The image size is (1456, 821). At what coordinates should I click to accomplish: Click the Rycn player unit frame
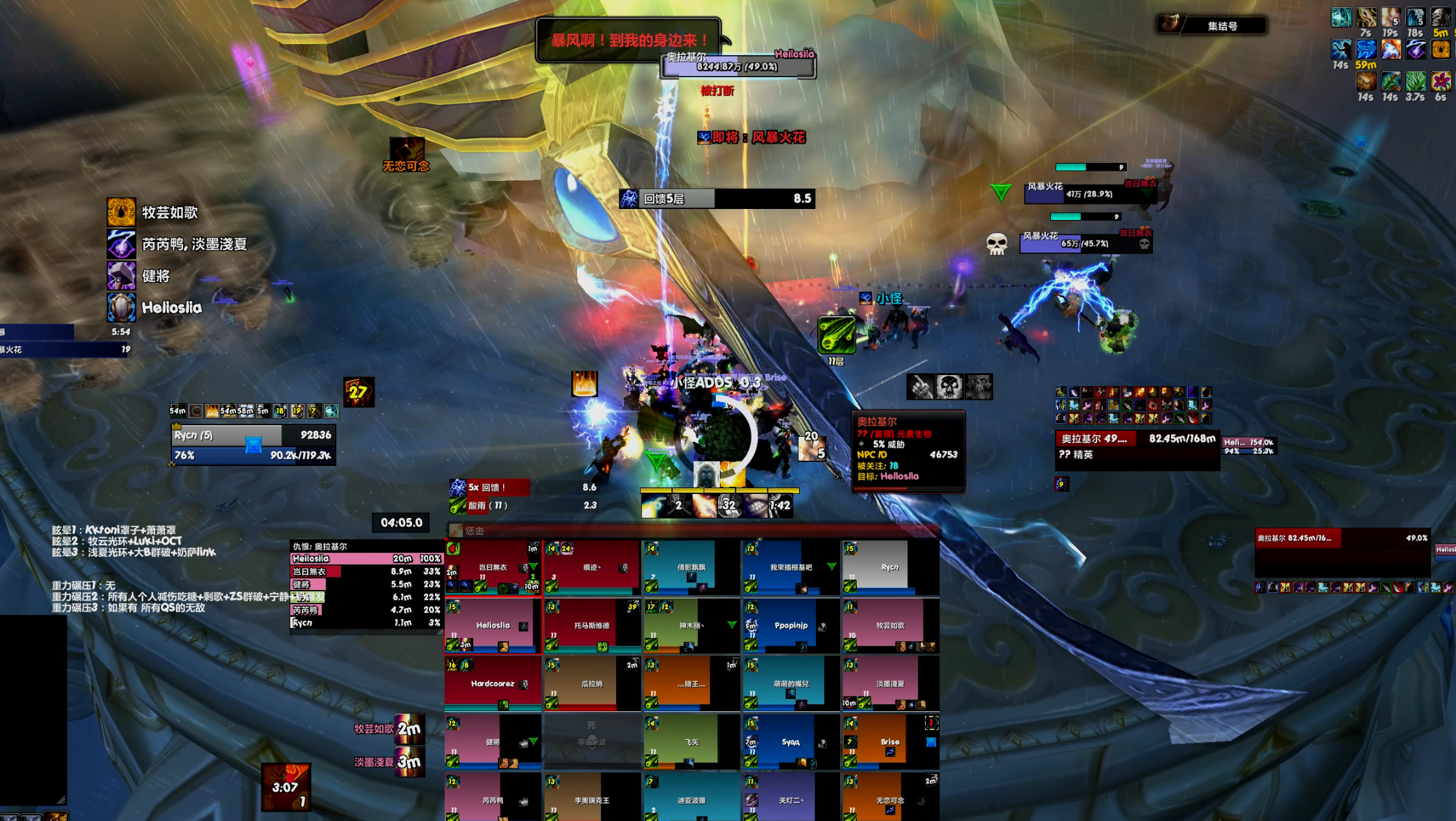click(x=253, y=445)
